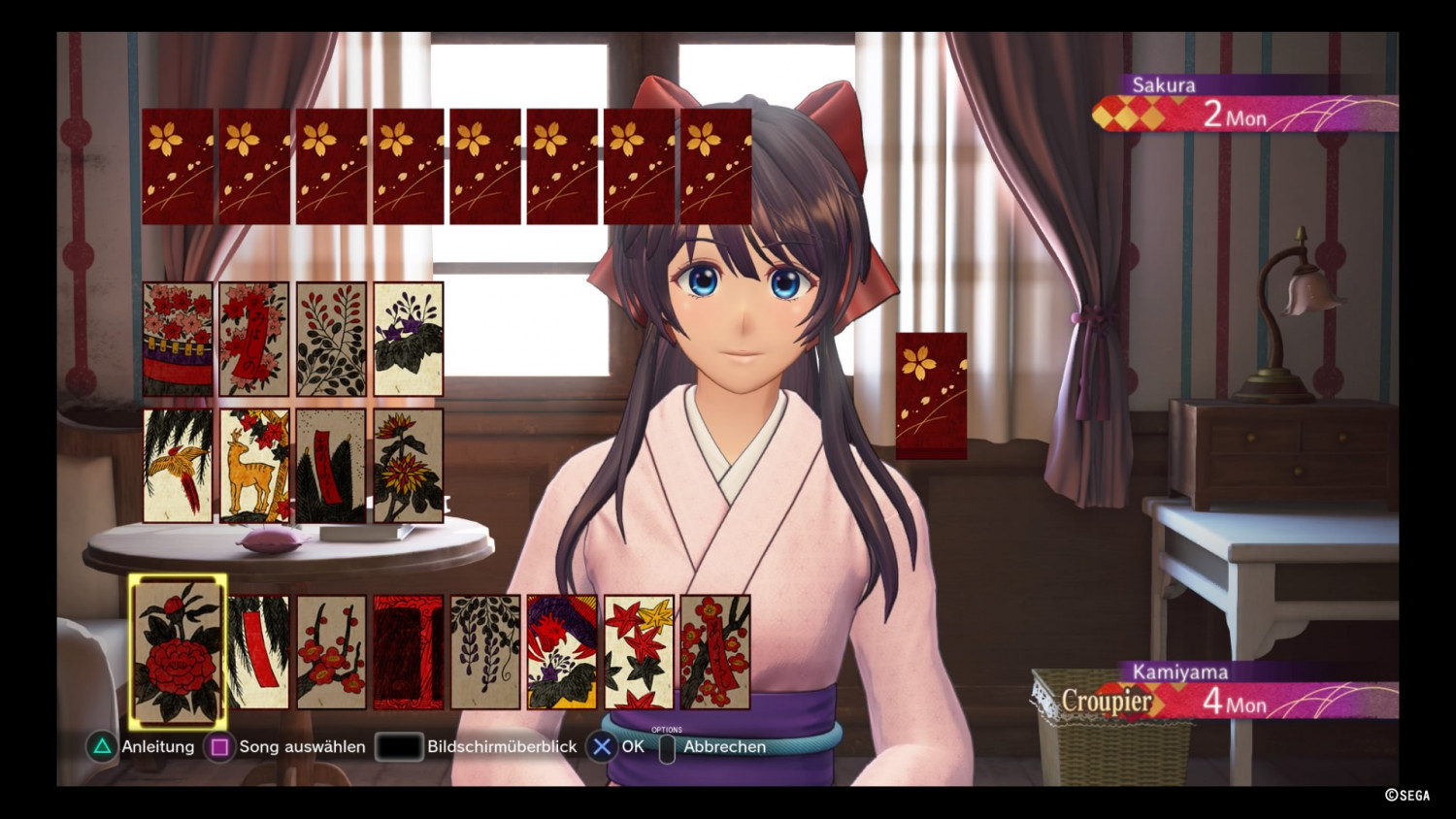The height and width of the screenshot is (819, 1456).
Task: Select the dark red willow storm card
Action: tap(408, 652)
